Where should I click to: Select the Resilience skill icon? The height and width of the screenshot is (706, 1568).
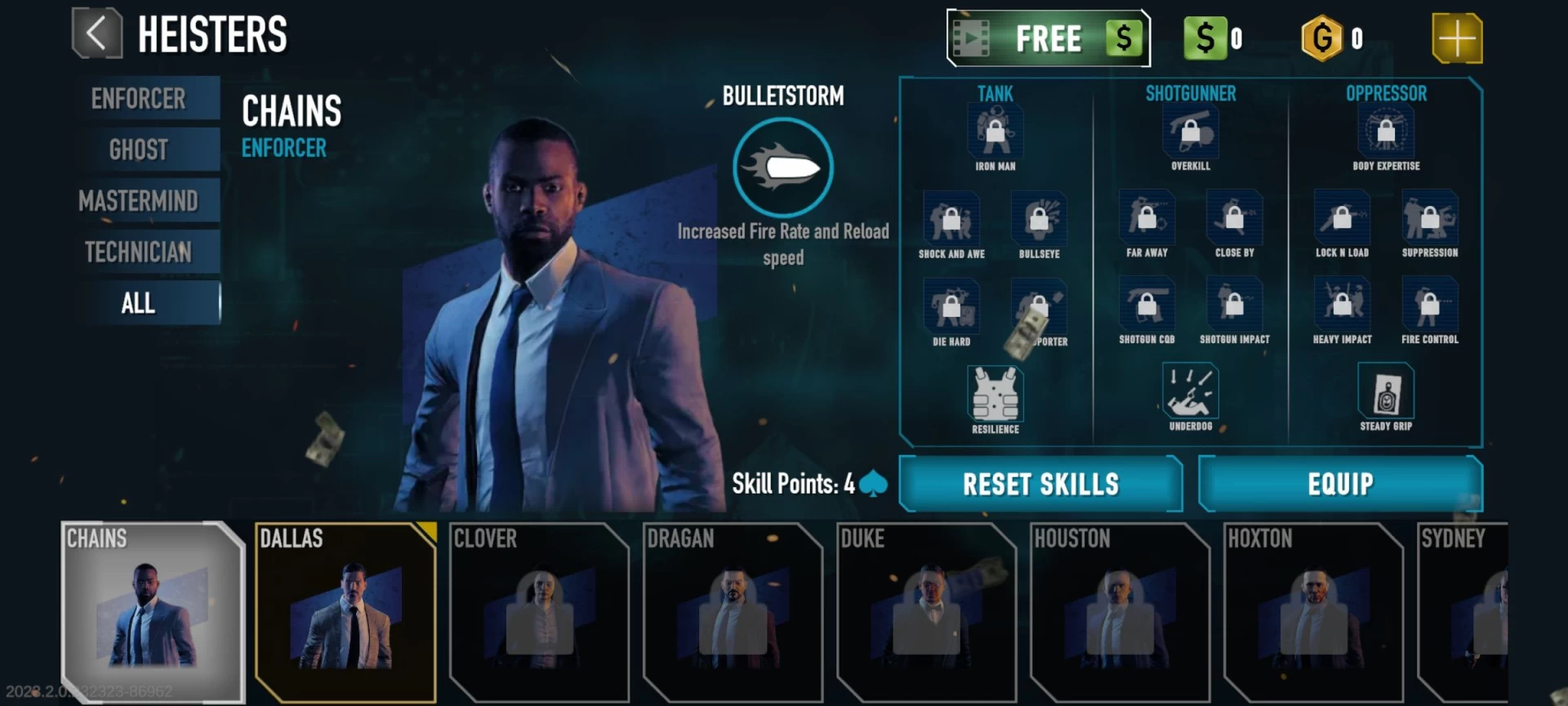[x=995, y=395]
